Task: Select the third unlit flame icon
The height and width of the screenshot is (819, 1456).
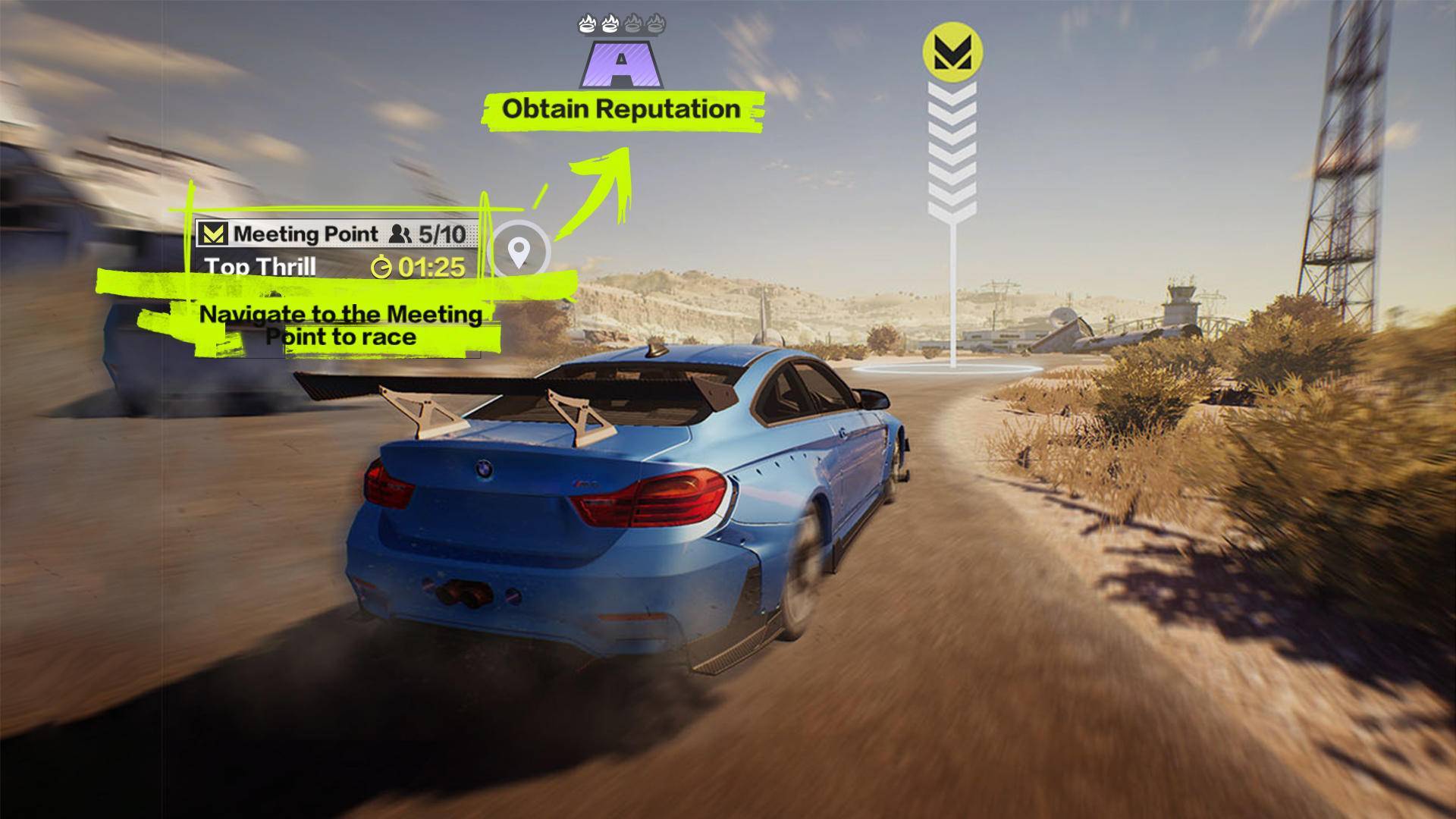Action: [x=634, y=24]
